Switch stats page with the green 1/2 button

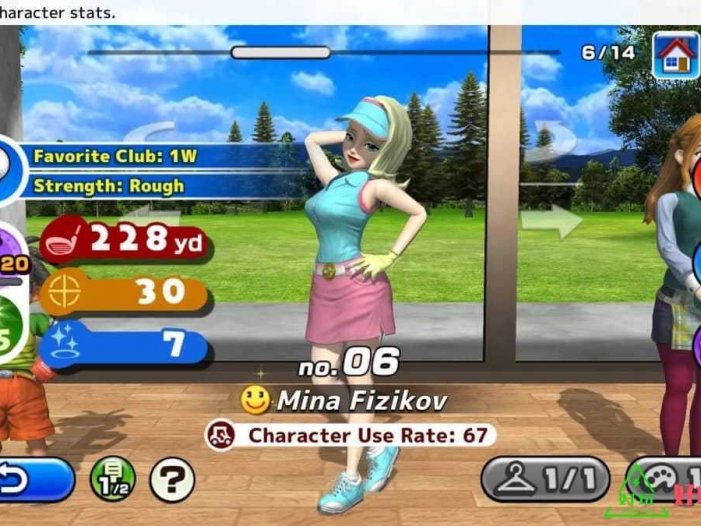[112, 480]
